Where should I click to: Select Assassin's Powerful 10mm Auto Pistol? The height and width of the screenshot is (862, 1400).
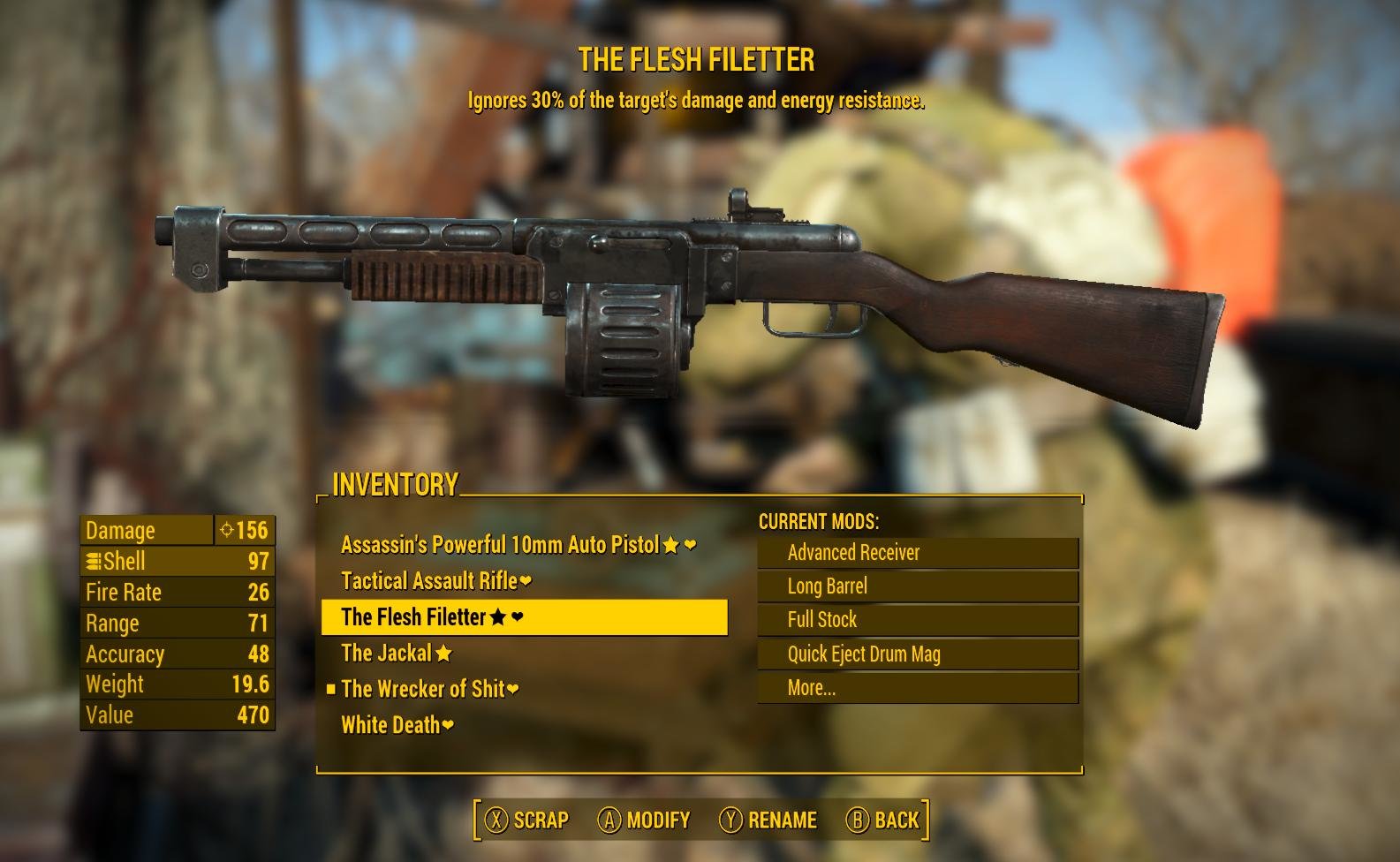(500, 545)
